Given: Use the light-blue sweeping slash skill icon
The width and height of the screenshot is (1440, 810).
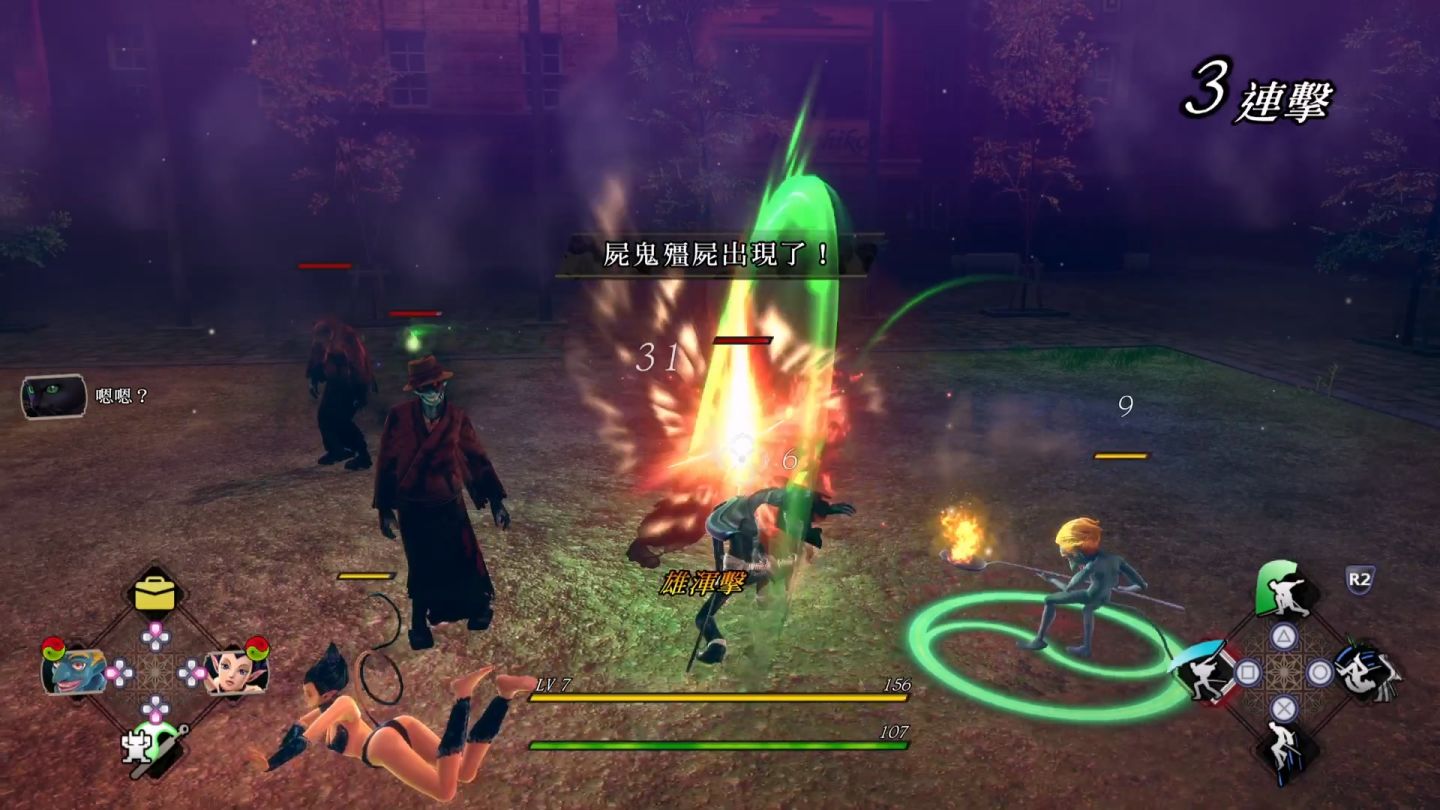Looking at the screenshot, I should (1204, 671).
